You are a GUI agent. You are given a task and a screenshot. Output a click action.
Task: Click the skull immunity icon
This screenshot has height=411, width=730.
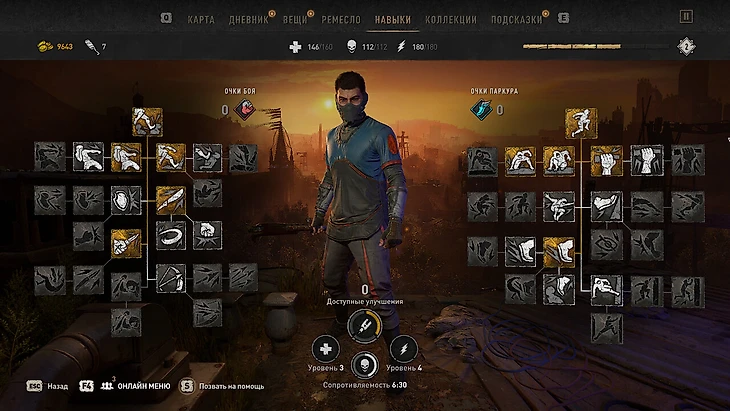[365, 365]
